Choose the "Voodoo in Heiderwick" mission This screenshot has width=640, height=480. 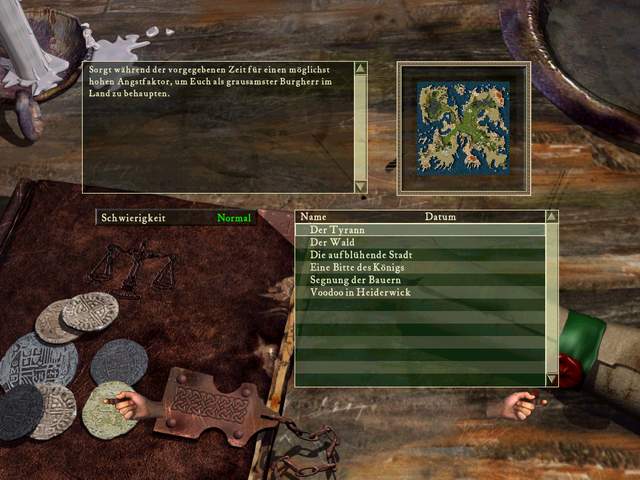point(360,292)
